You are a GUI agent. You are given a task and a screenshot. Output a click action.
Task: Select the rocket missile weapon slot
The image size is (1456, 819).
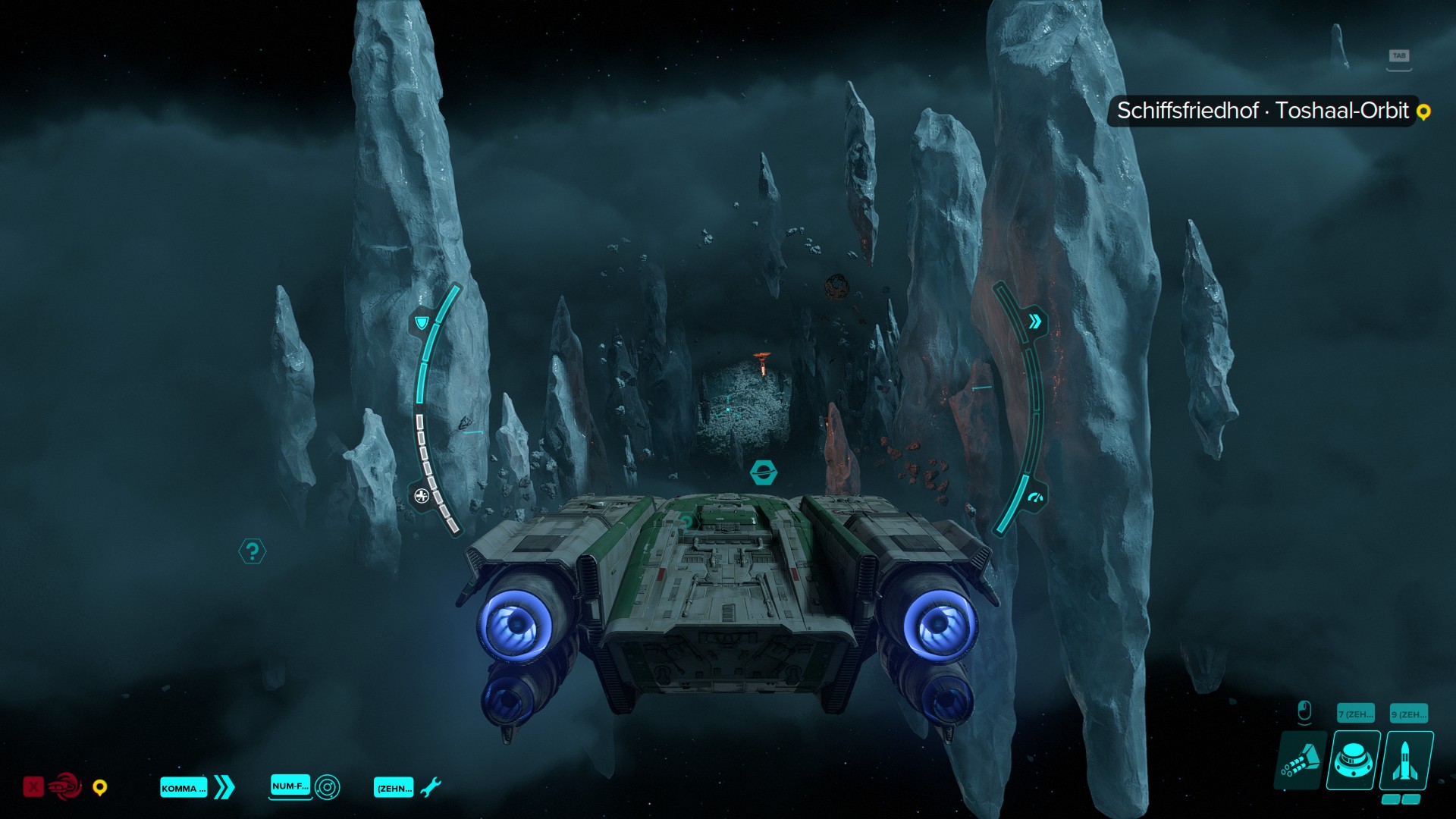(1407, 761)
